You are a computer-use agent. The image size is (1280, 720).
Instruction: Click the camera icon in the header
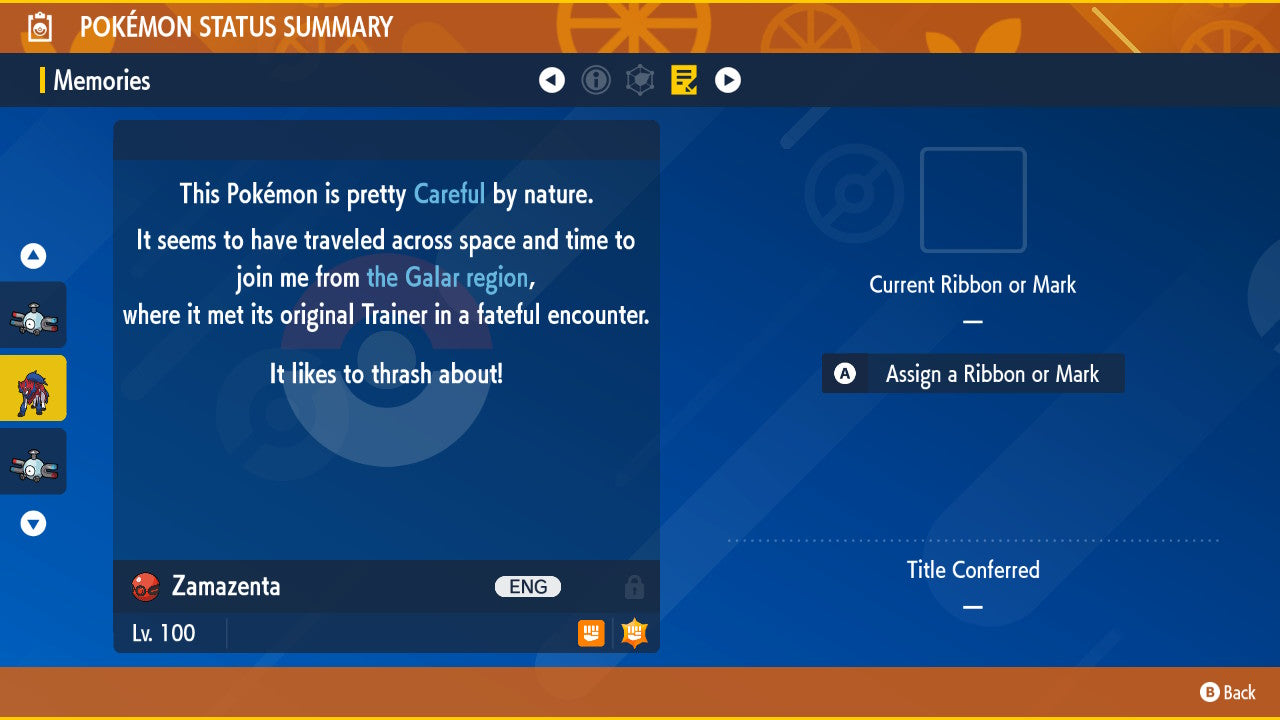pos(39,27)
